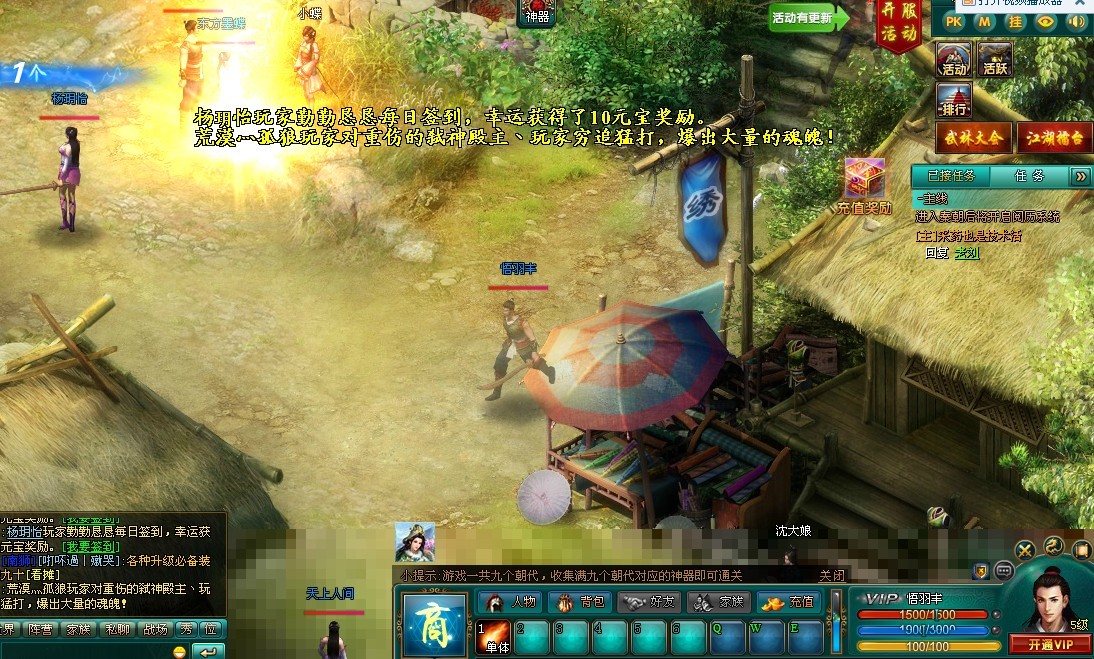Activate the 单体 skill in slot 1

coord(493,637)
